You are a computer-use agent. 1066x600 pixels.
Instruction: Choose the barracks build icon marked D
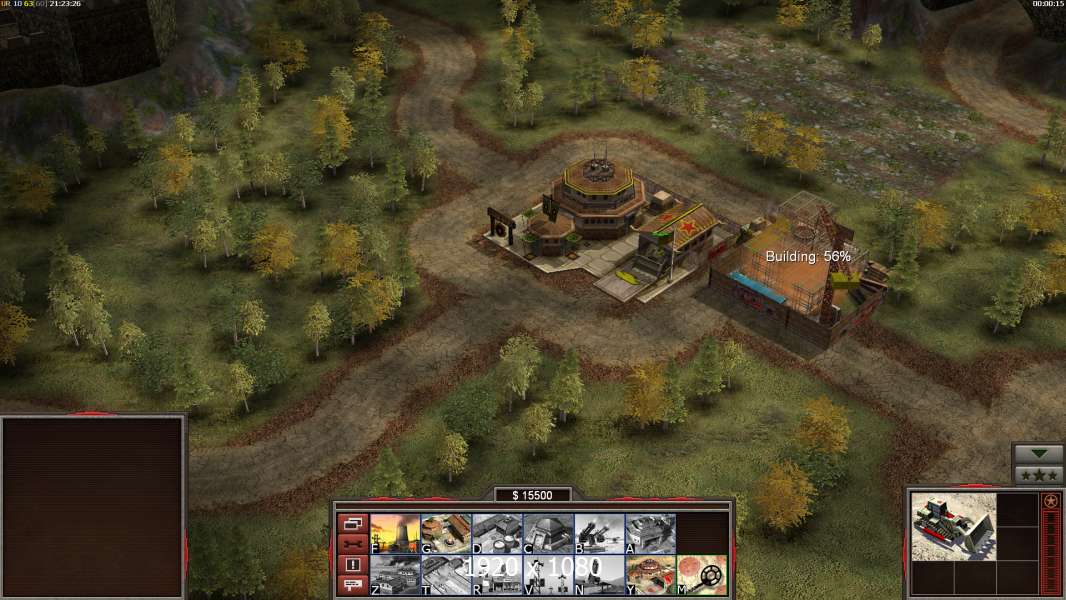click(x=497, y=534)
